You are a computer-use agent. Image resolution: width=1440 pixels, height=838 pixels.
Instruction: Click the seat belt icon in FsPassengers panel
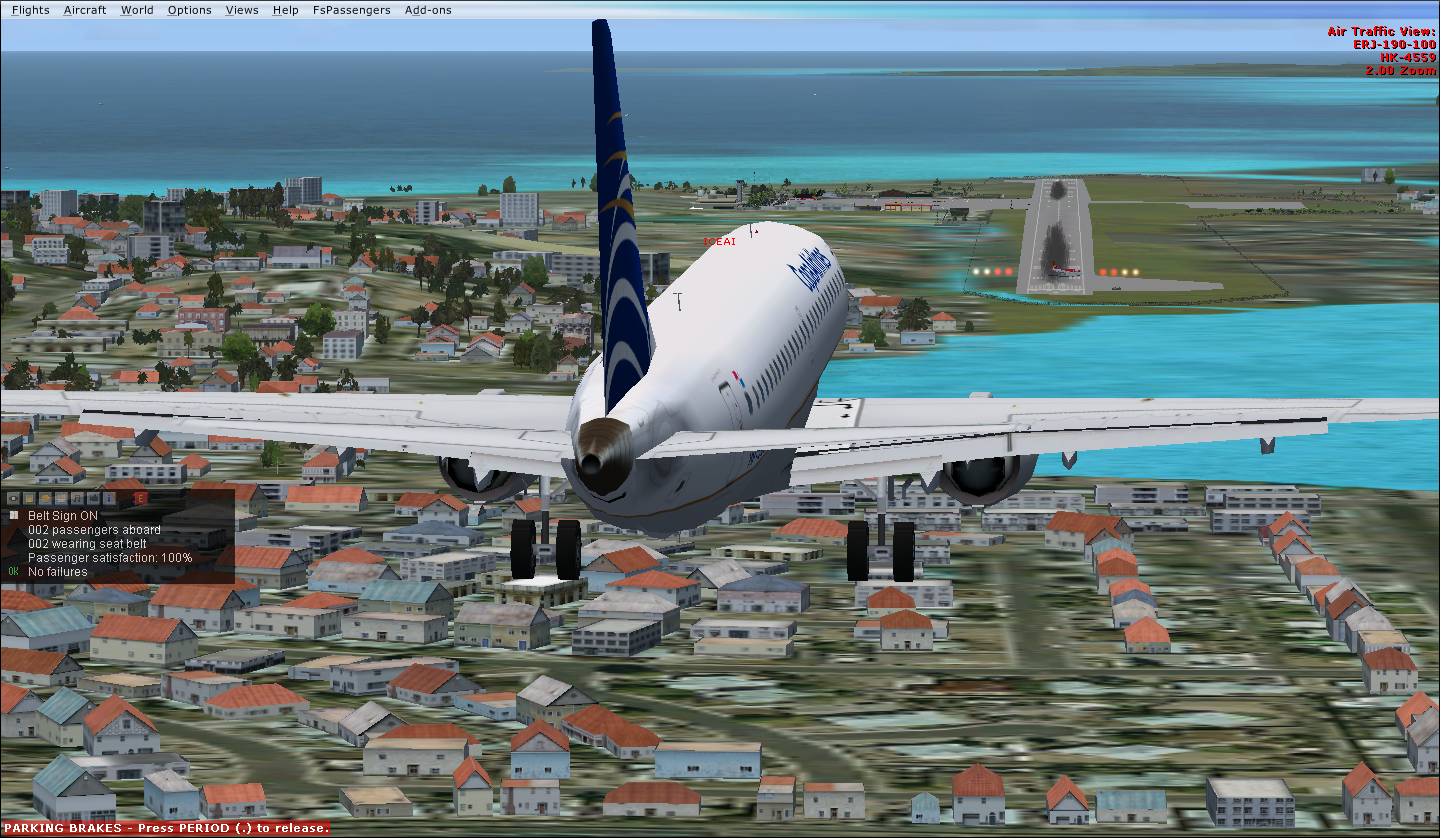click(x=13, y=498)
